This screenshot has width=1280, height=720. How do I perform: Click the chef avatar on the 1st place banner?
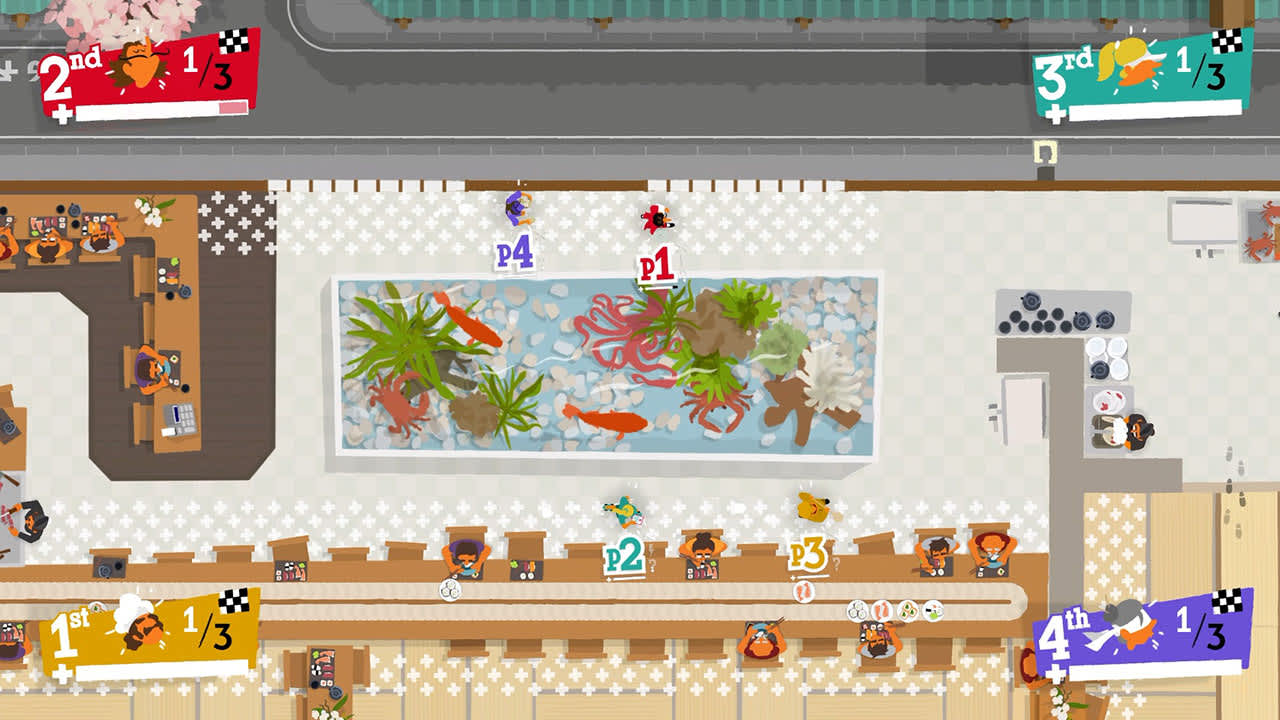142,630
